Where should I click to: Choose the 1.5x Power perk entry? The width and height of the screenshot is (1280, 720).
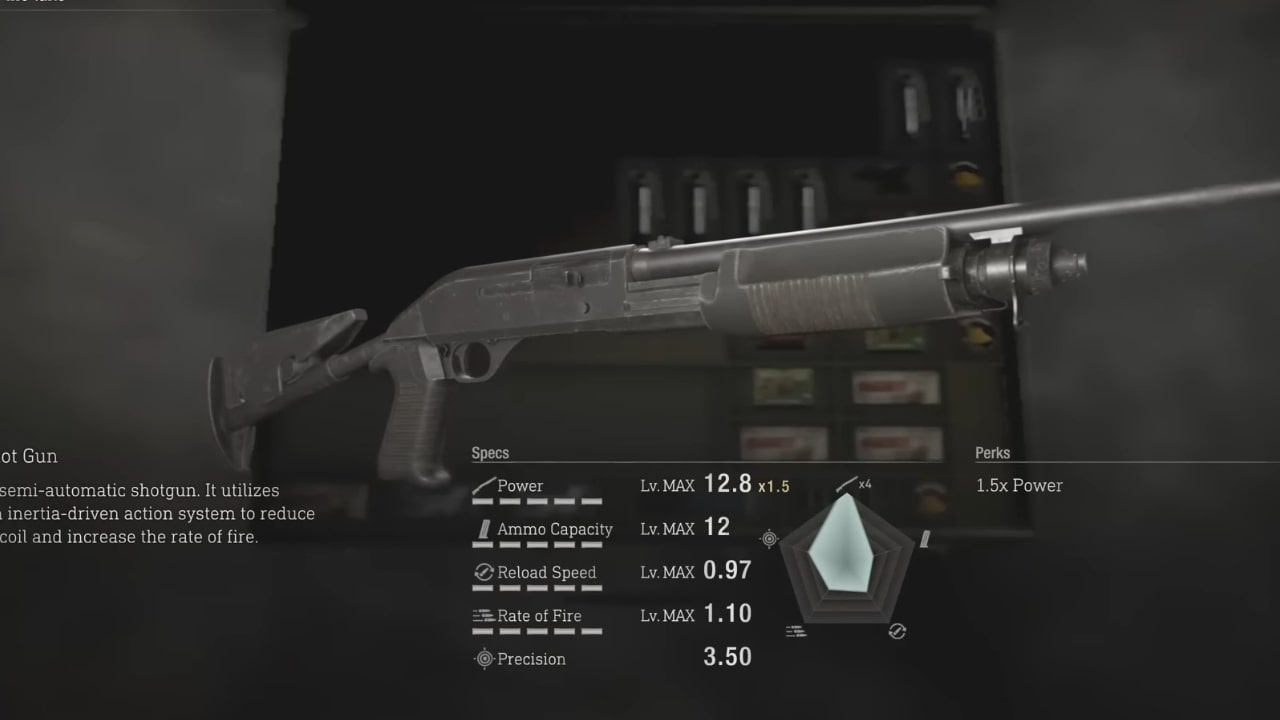point(1019,485)
